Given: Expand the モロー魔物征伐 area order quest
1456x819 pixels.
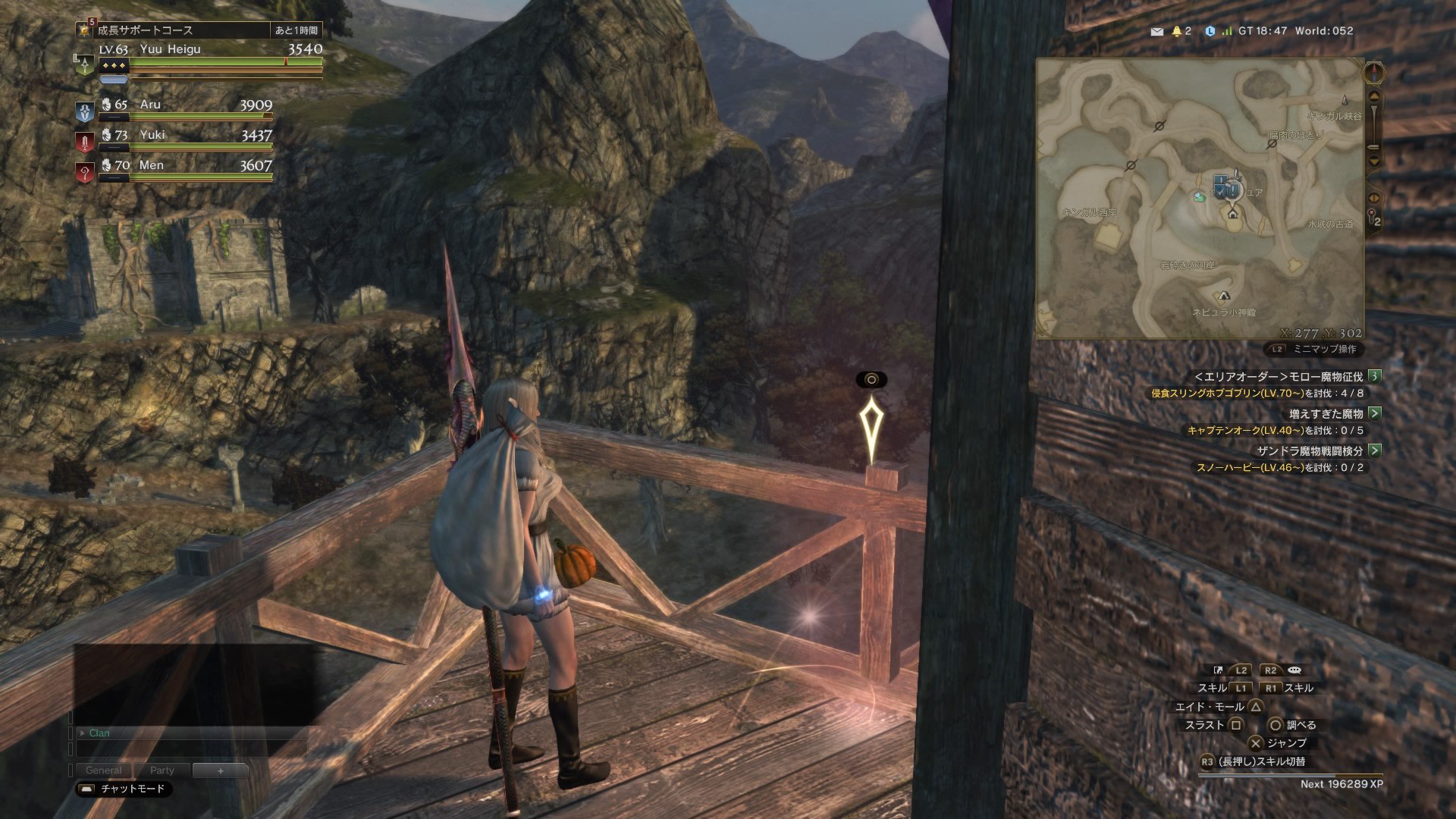Looking at the screenshot, I should [1374, 376].
